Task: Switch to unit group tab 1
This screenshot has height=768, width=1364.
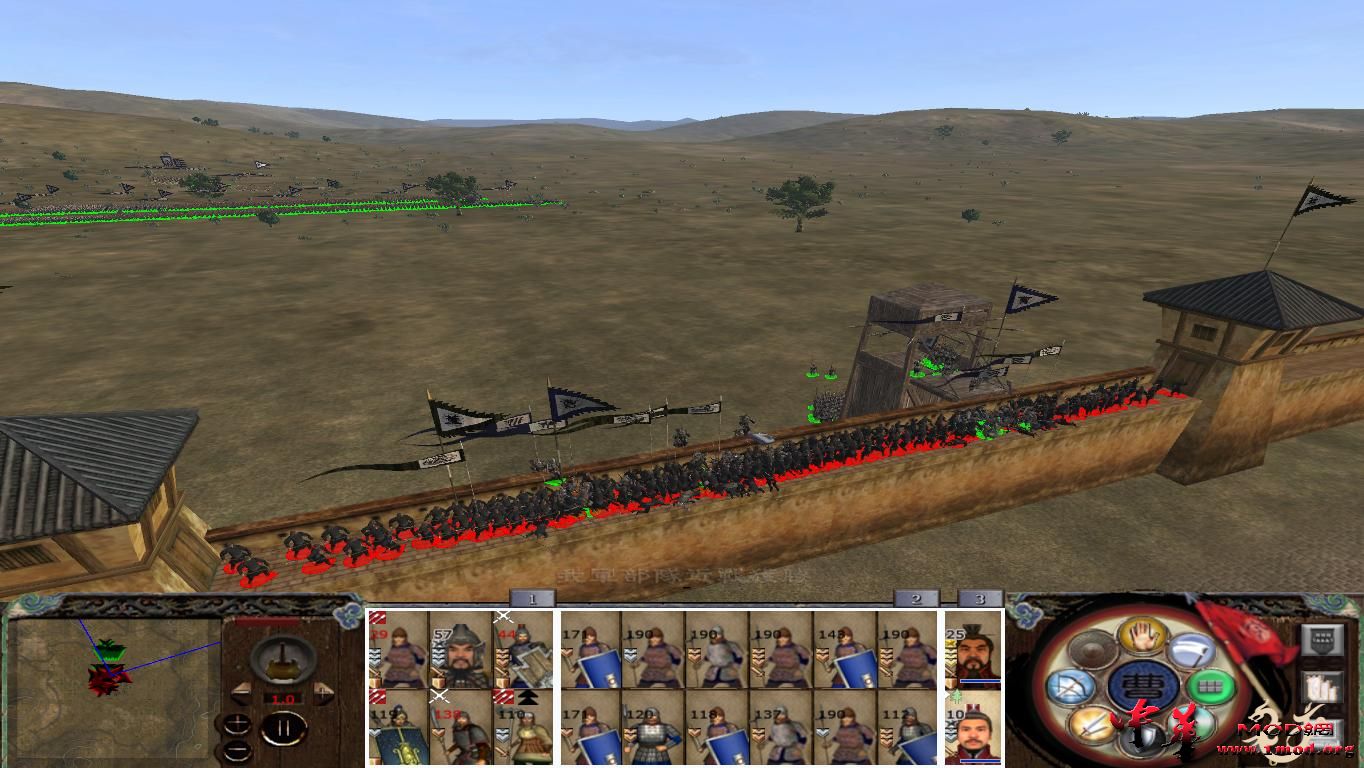Action: click(x=531, y=598)
